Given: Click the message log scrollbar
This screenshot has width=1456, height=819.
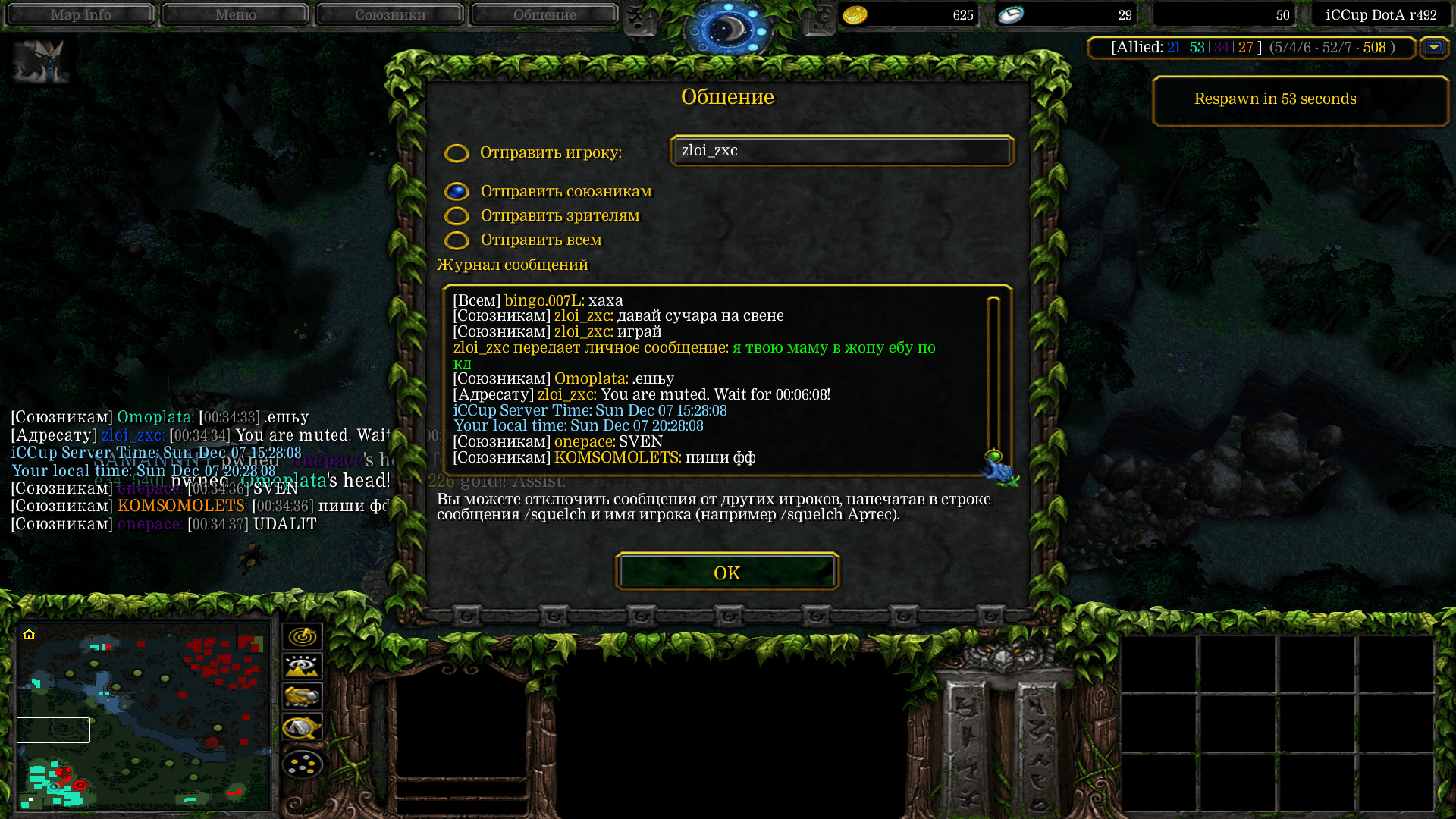Looking at the screenshot, I should pyautogui.click(x=993, y=379).
